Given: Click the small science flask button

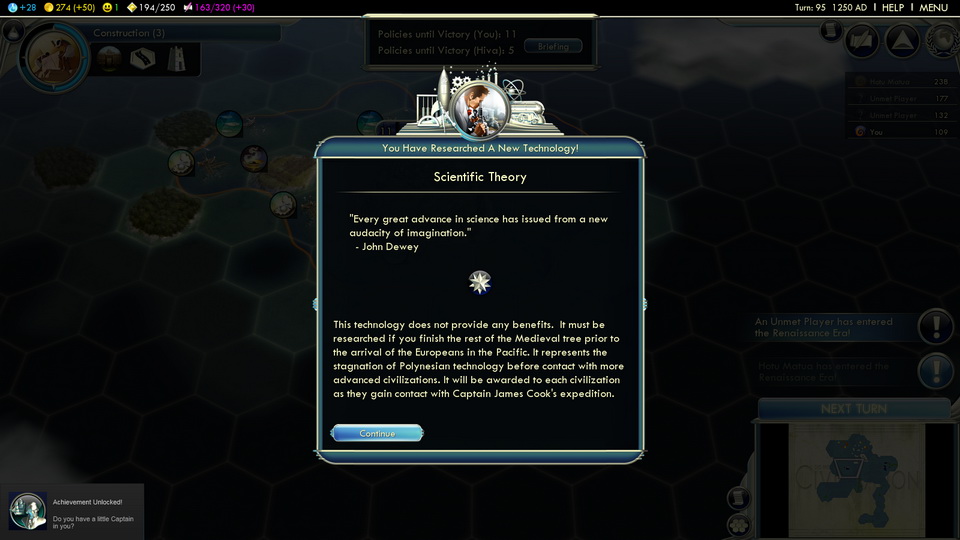Looking at the screenshot, I should tap(15, 32).
